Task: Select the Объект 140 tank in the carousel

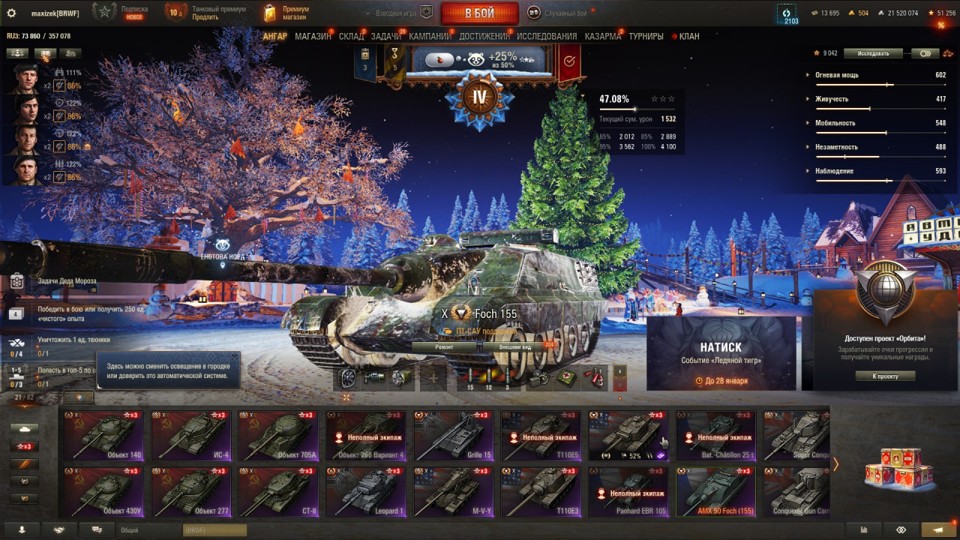Action: pos(102,434)
